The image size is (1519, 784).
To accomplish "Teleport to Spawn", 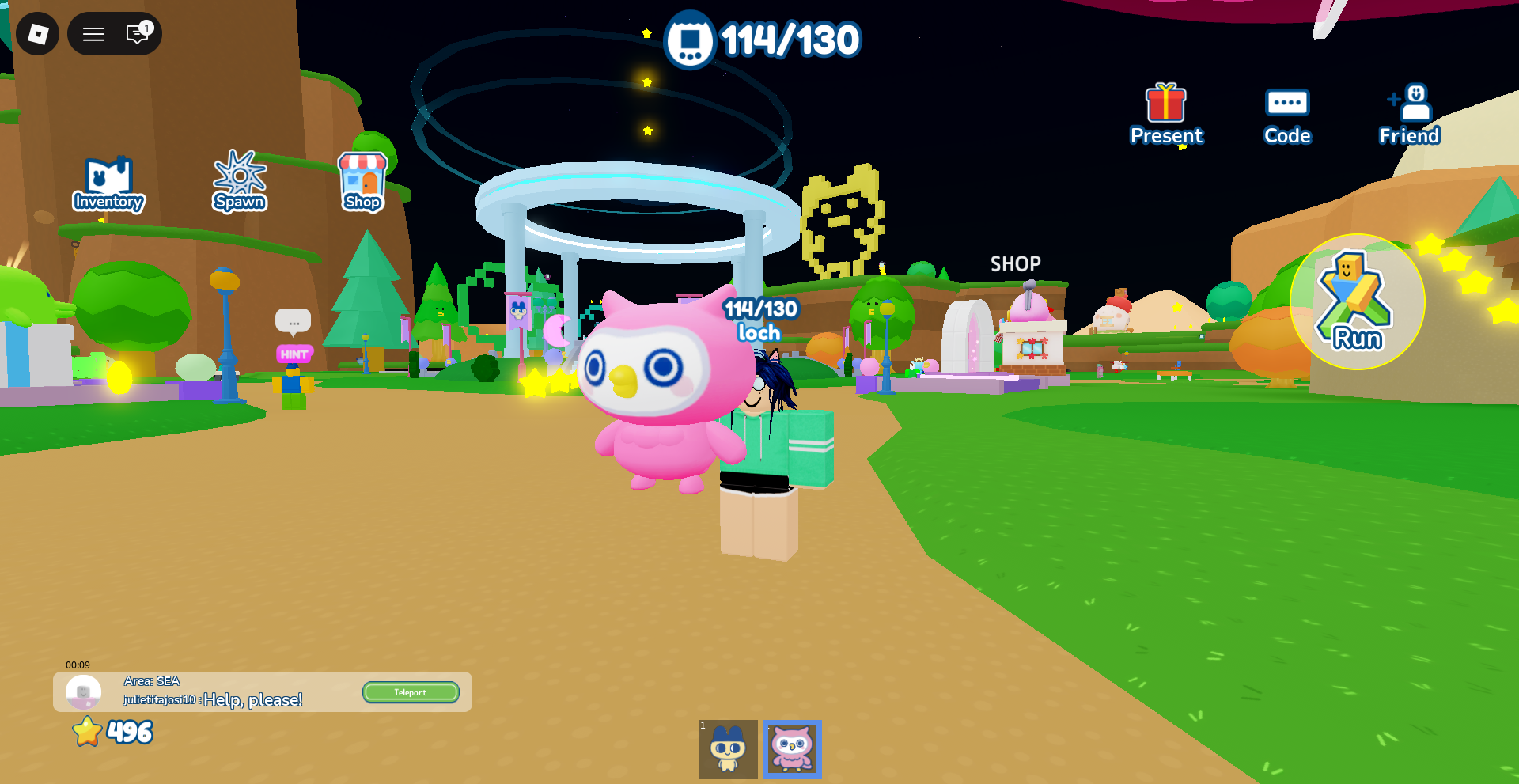I will tap(239, 182).
